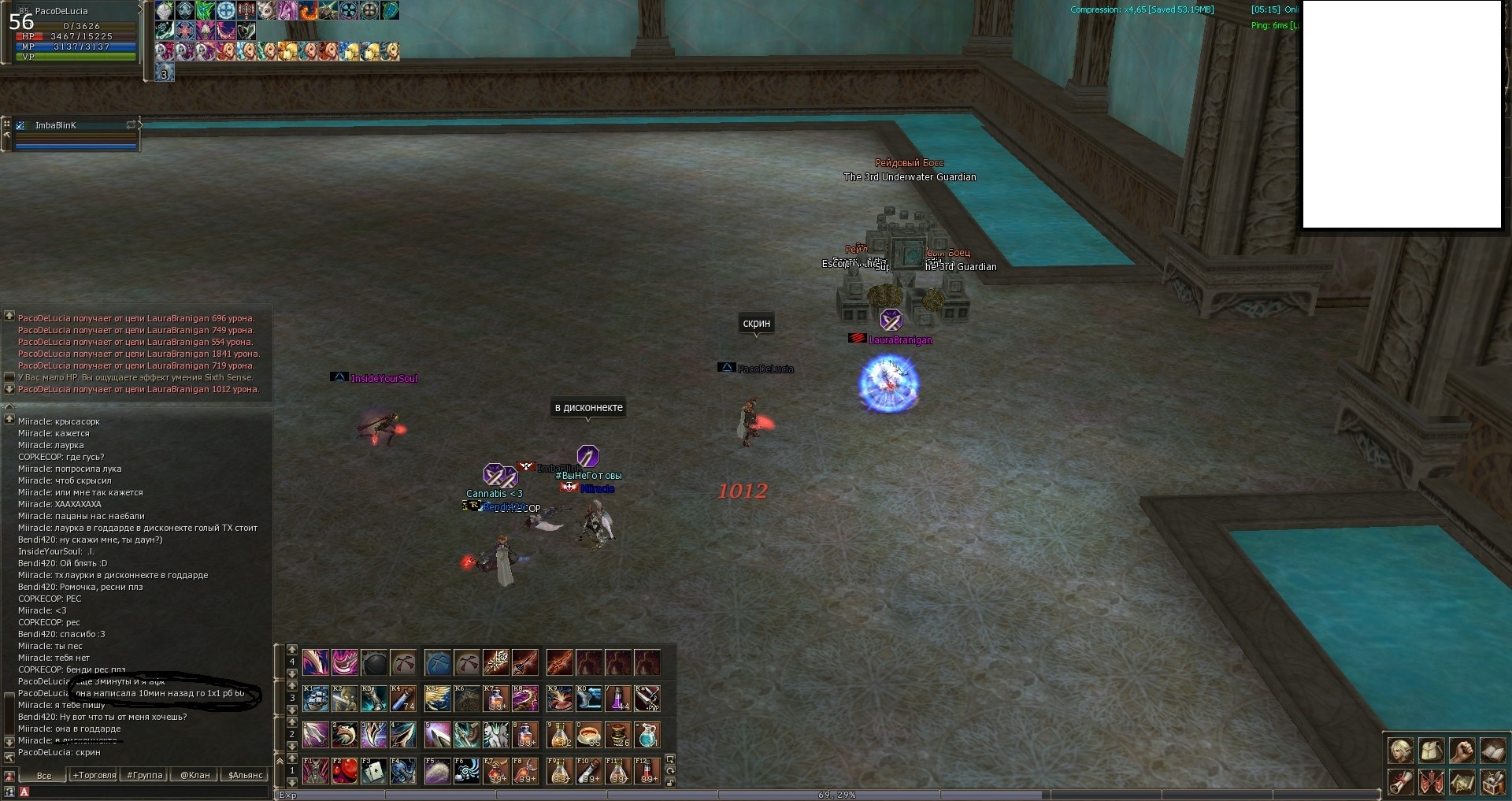The height and width of the screenshot is (801, 1512).
Task: Use the coffee cup item slot
Action: click(588, 735)
